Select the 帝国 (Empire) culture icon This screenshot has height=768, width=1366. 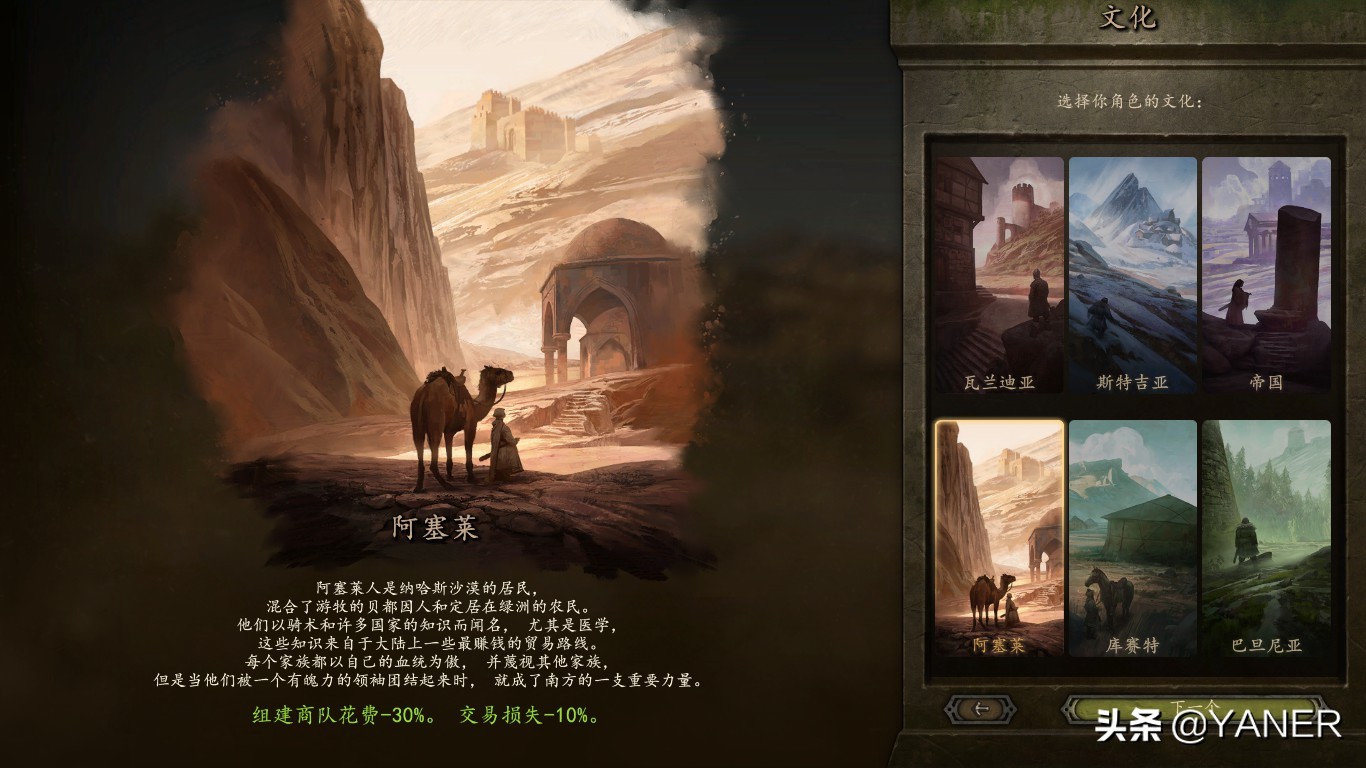coord(1268,275)
